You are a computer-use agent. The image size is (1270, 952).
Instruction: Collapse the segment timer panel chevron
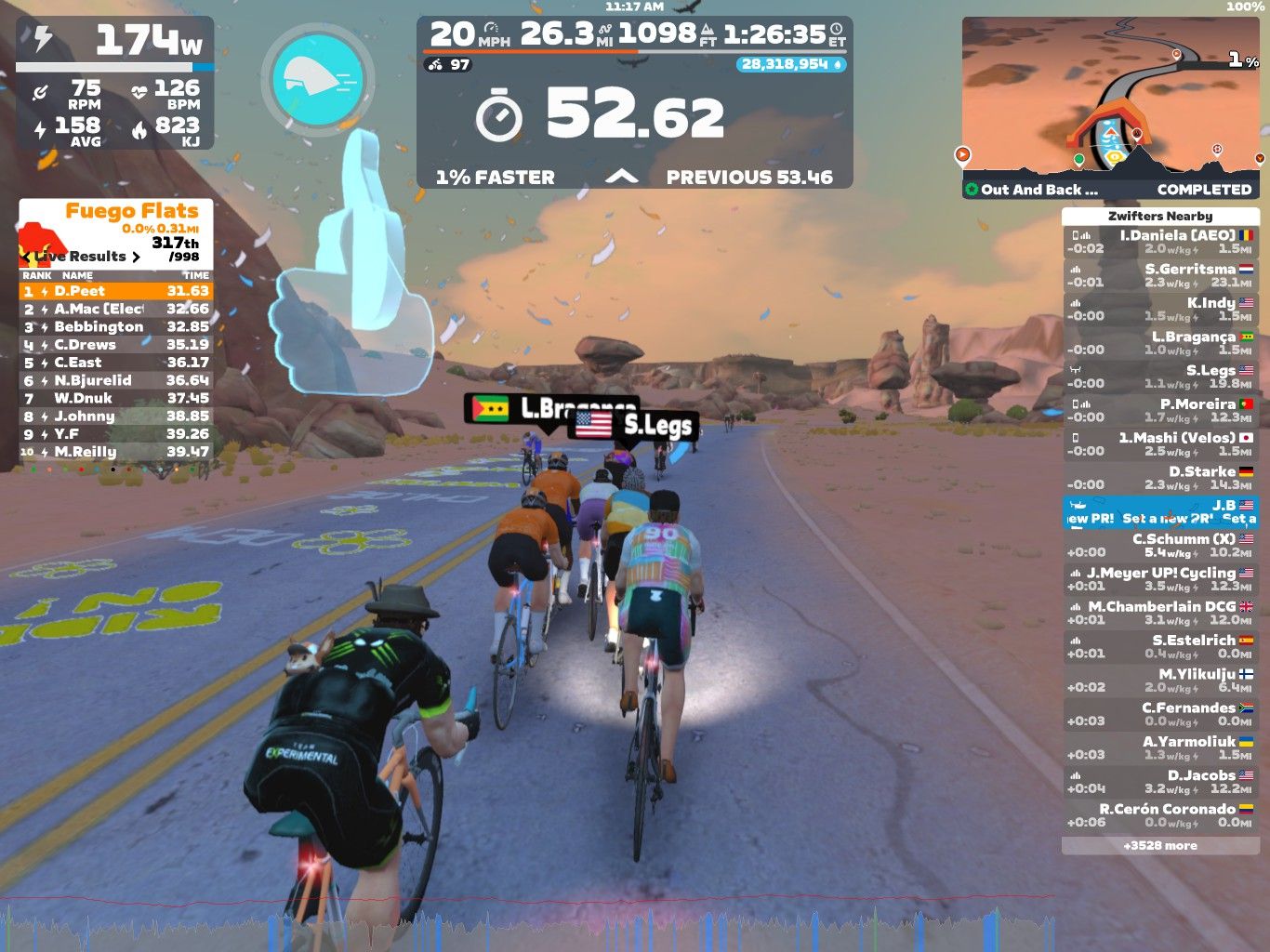click(x=622, y=177)
